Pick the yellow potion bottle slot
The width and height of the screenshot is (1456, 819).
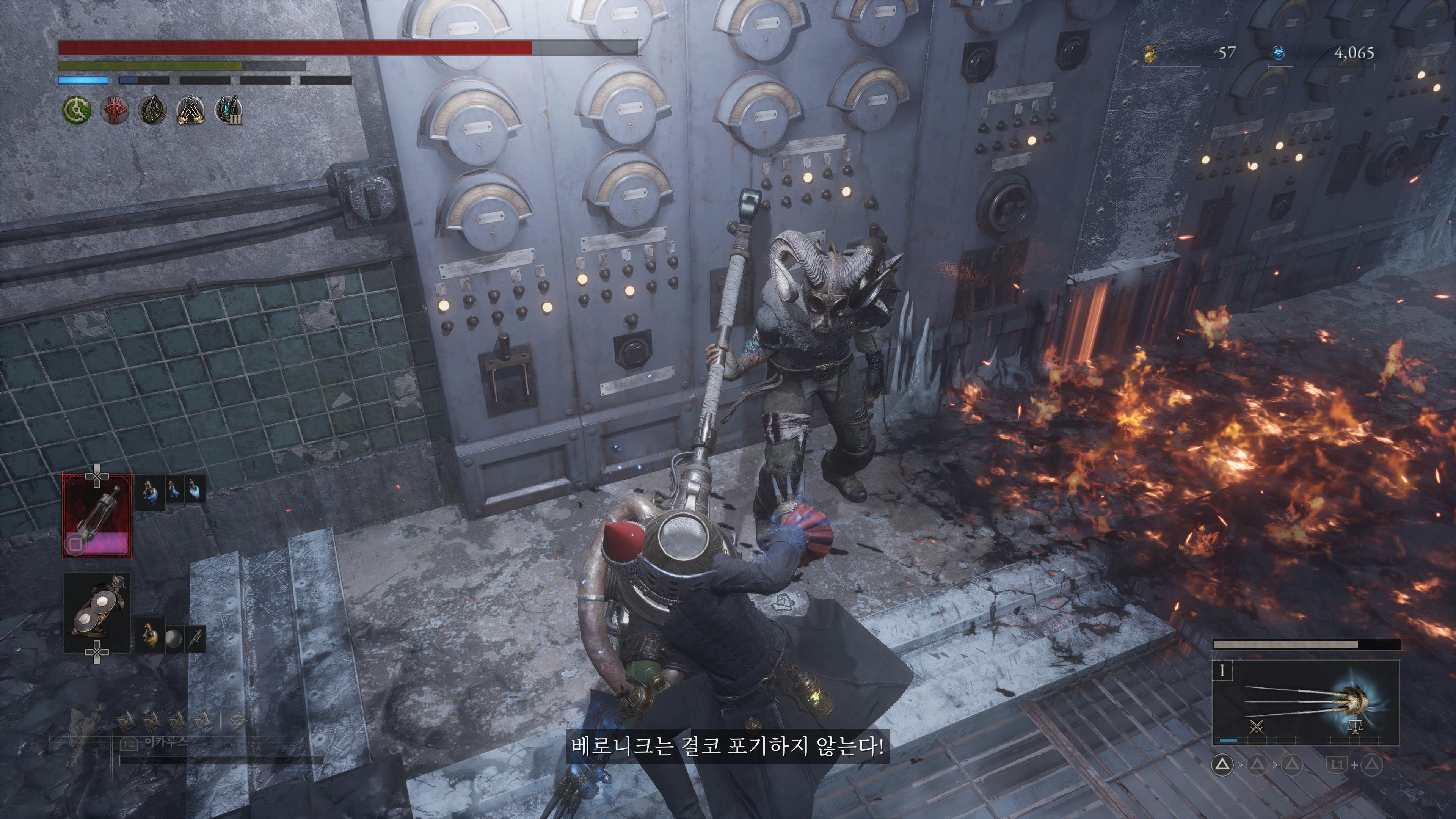pos(150,636)
